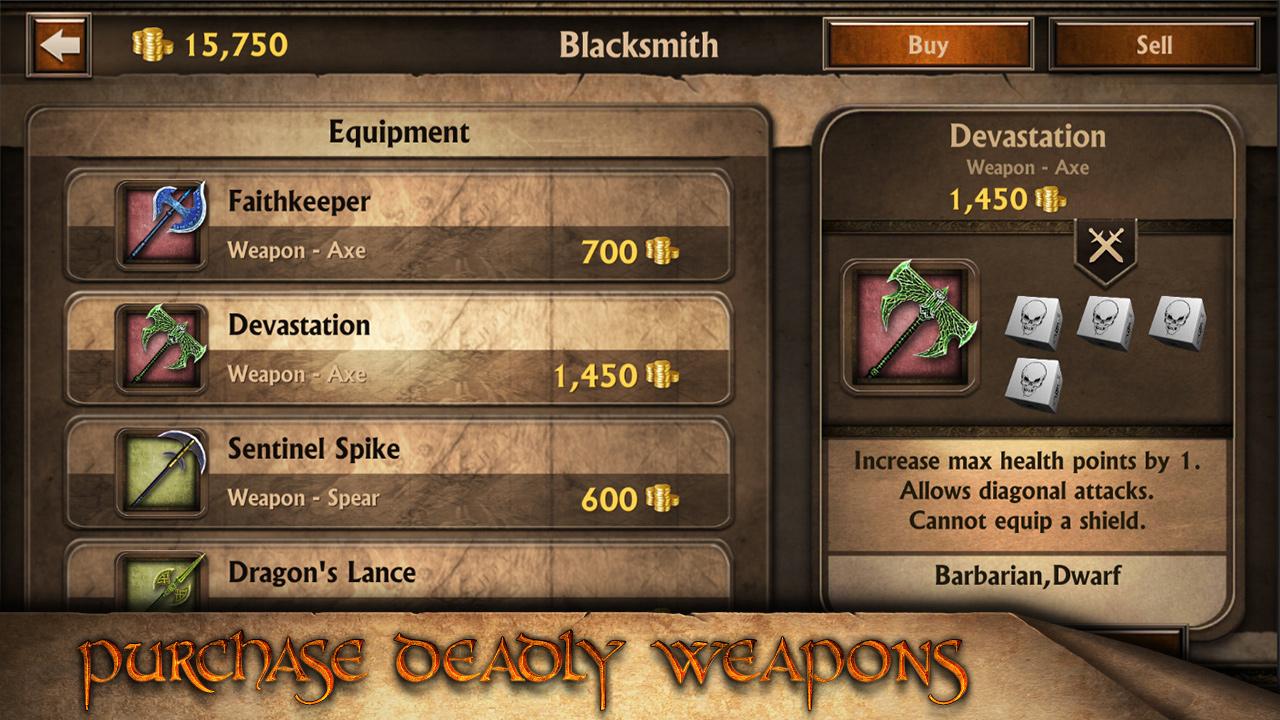Click the Equipment panel header
1280x720 pixels.
(x=399, y=131)
